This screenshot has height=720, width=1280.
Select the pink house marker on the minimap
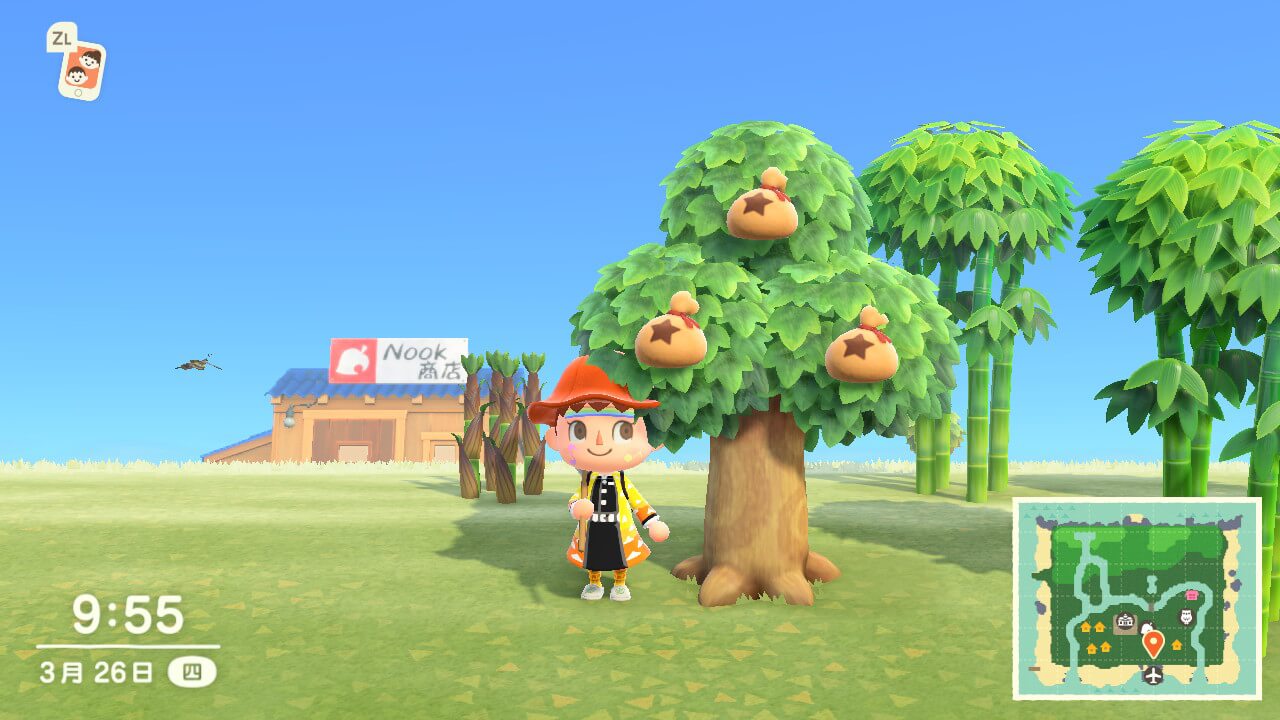[1191, 595]
